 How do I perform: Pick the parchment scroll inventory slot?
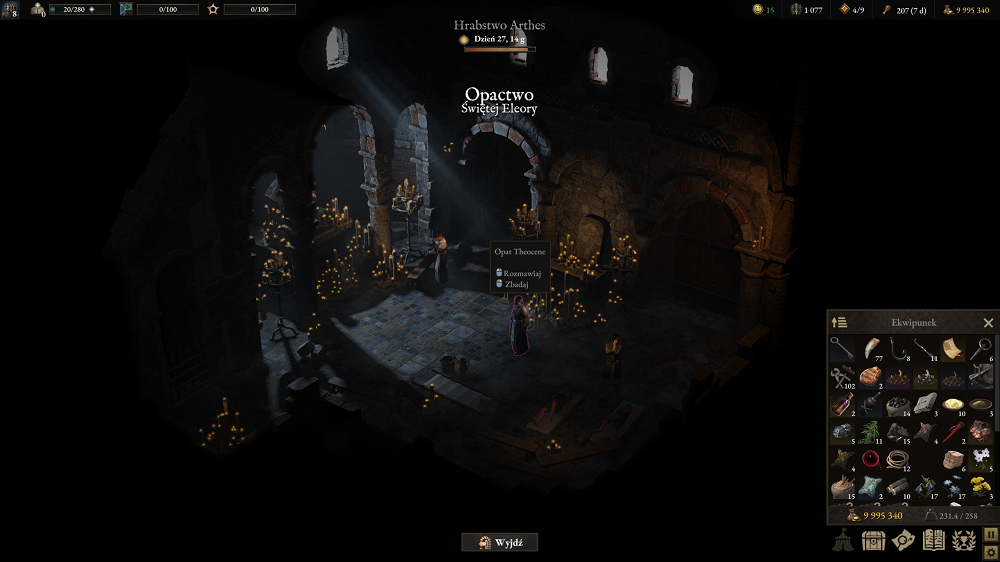pos(952,348)
